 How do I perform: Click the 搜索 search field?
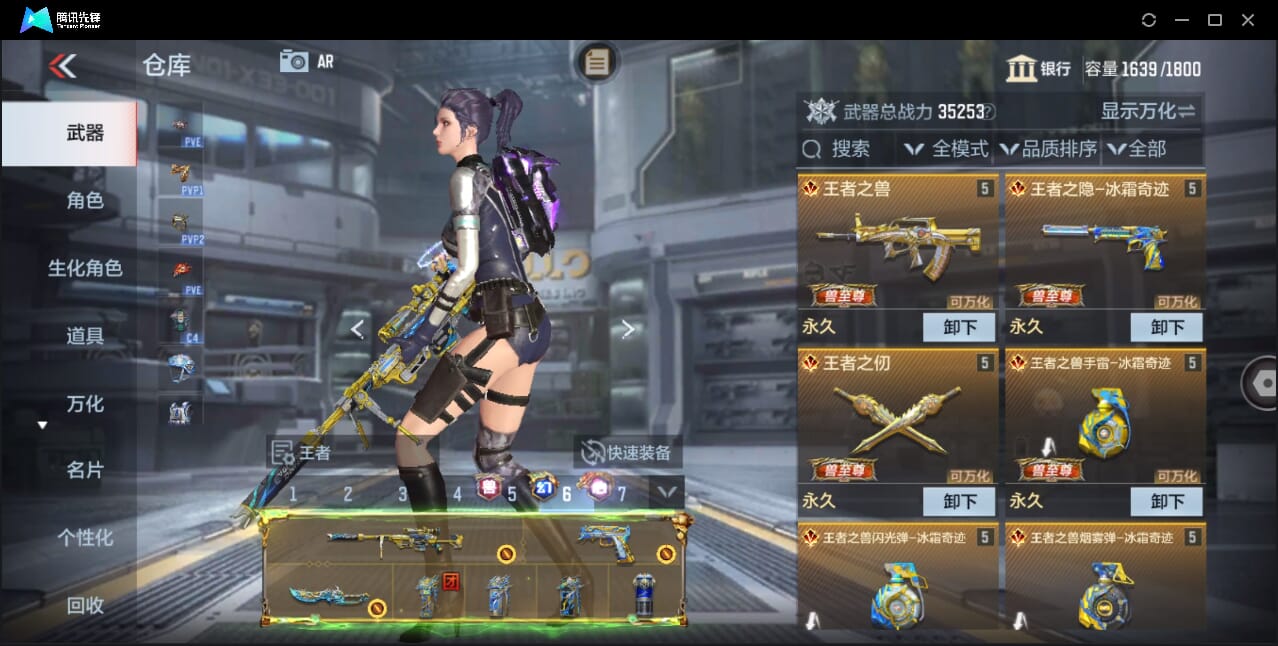[848, 149]
